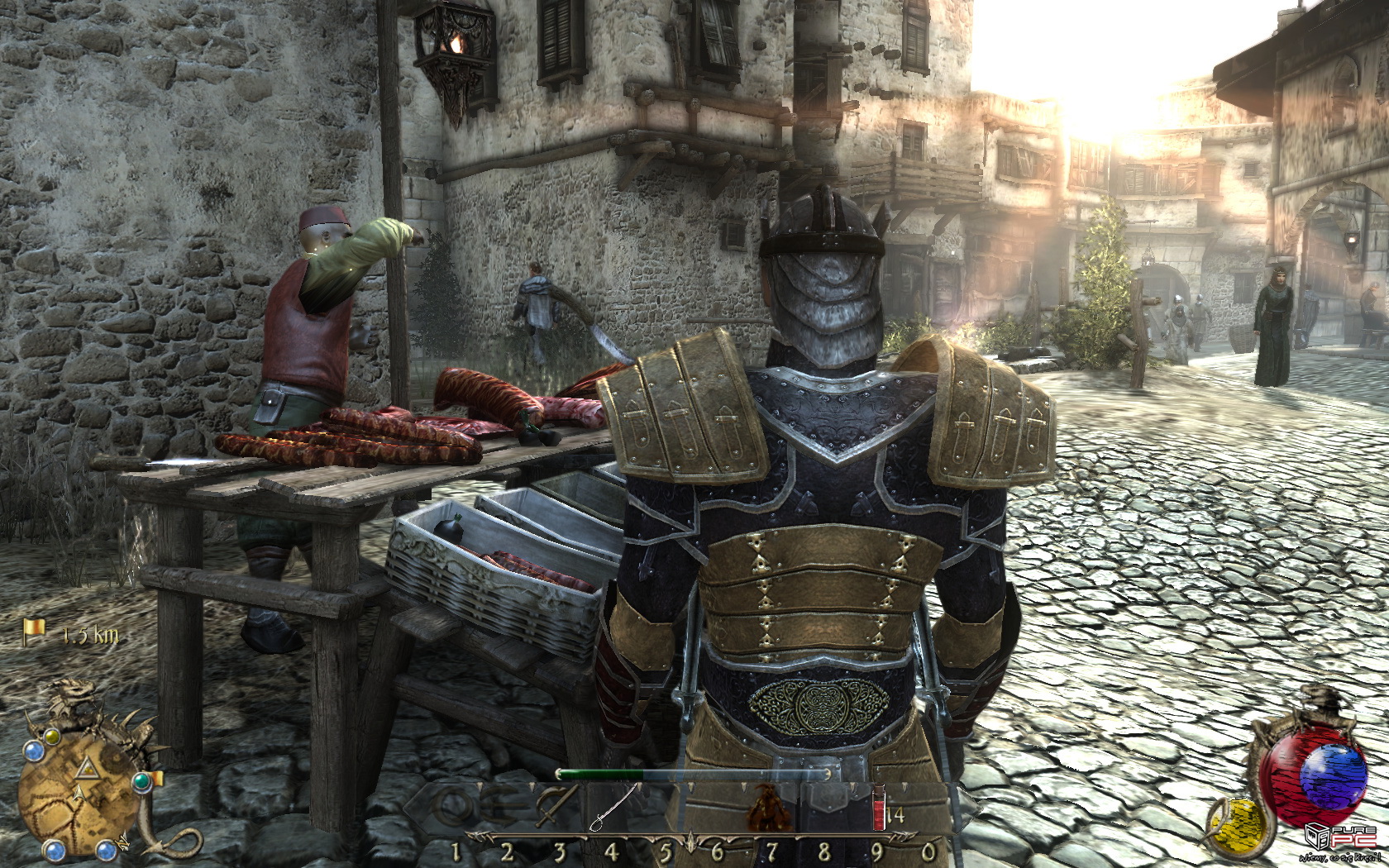The height and width of the screenshot is (868, 1389).
Task: Click the yellow gem button on the minimap
Action: pos(52,735)
